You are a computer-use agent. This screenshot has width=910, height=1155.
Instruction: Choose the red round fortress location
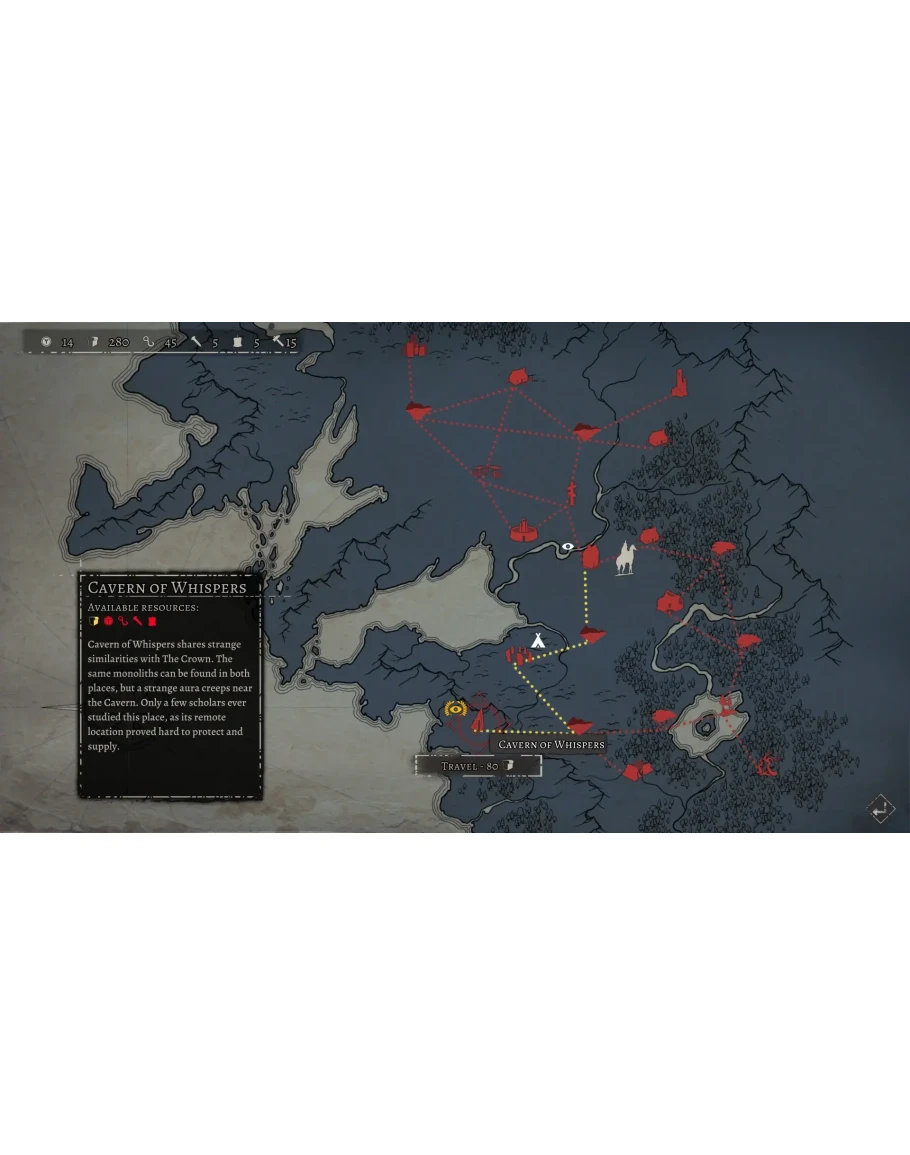pyautogui.click(x=522, y=528)
